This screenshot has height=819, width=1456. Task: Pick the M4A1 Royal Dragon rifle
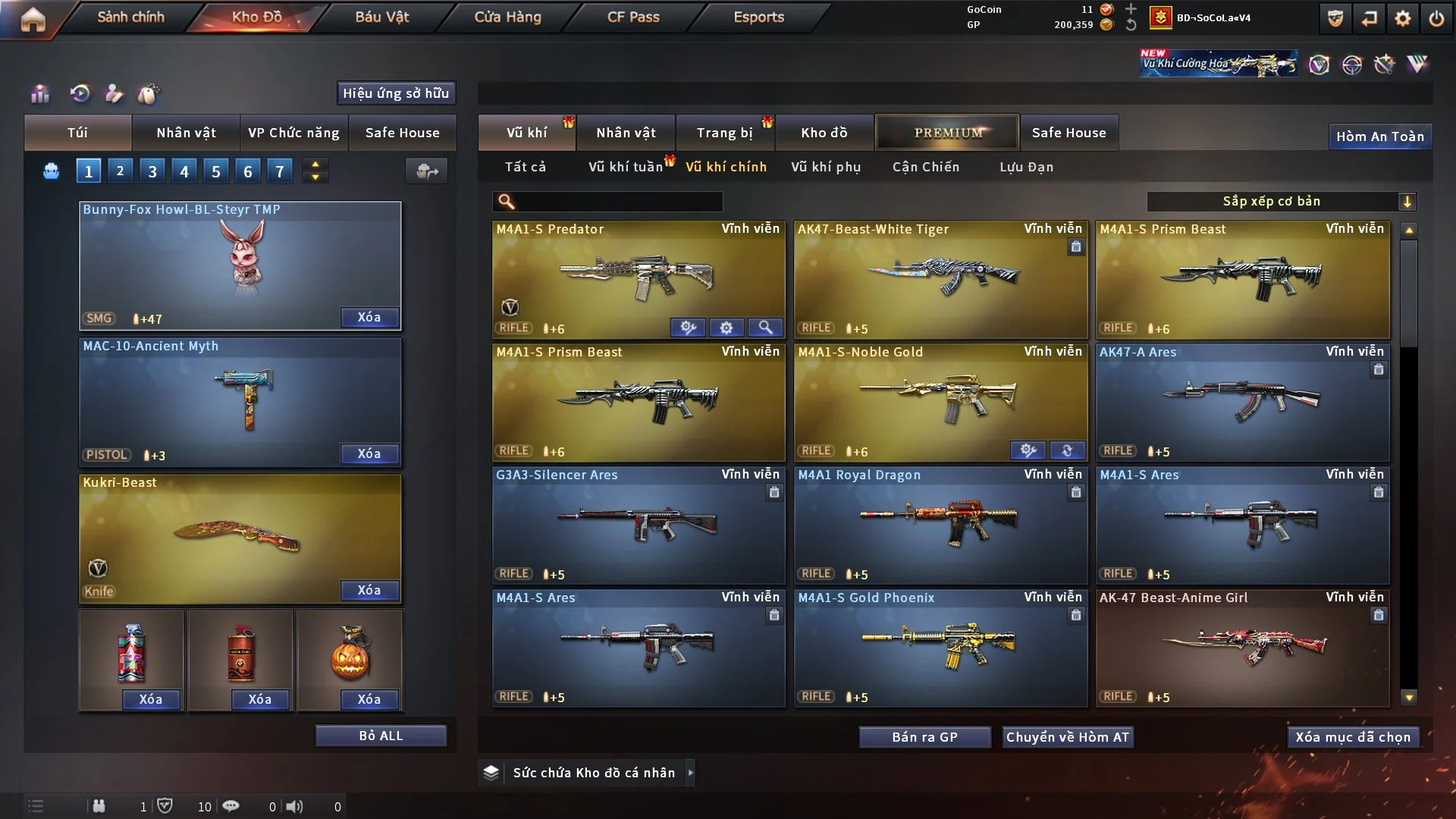[940, 523]
